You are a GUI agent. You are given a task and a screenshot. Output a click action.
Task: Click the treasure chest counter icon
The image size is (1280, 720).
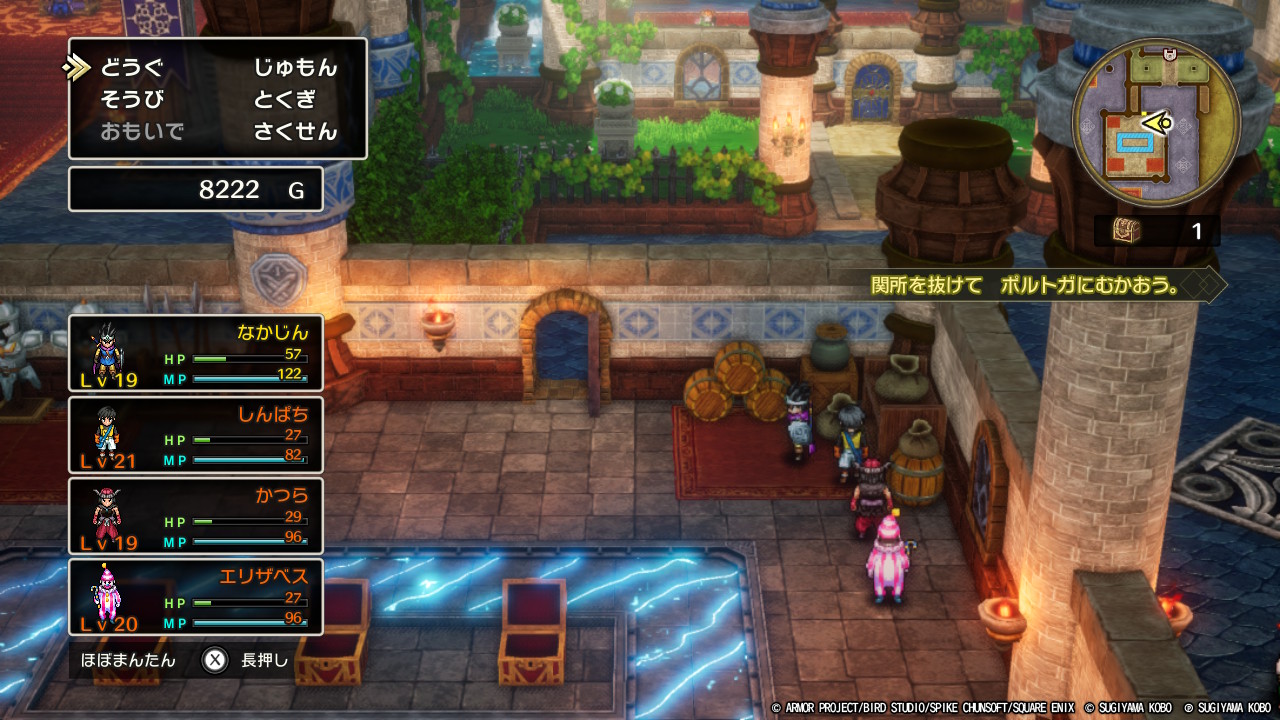(1128, 231)
